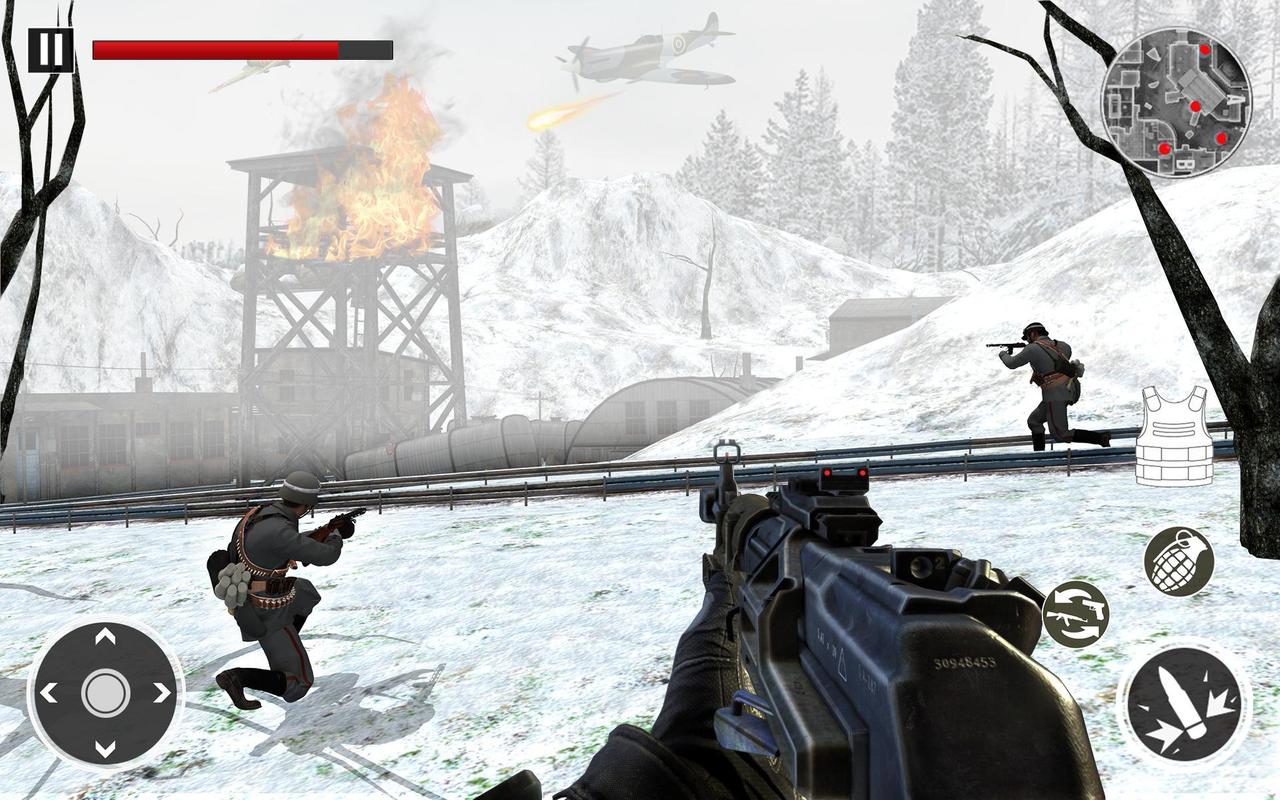Tap the movement joystick's up arrow
The height and width of the screenshot is (800, 1280).
pyautogui.click(x=105, y=636)
